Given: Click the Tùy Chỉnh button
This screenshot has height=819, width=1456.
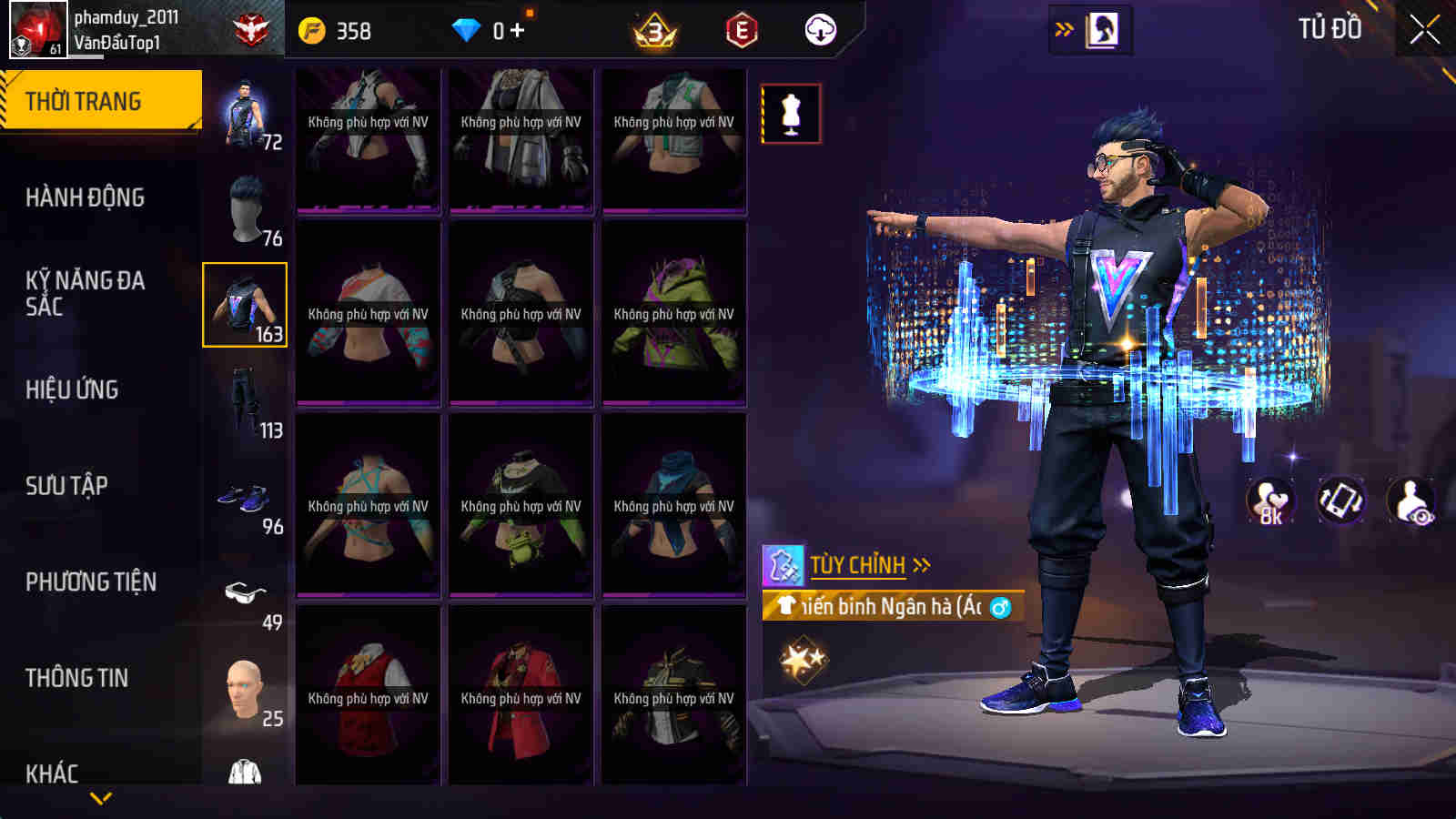Looking at the screenshot, I should point(860,564).
